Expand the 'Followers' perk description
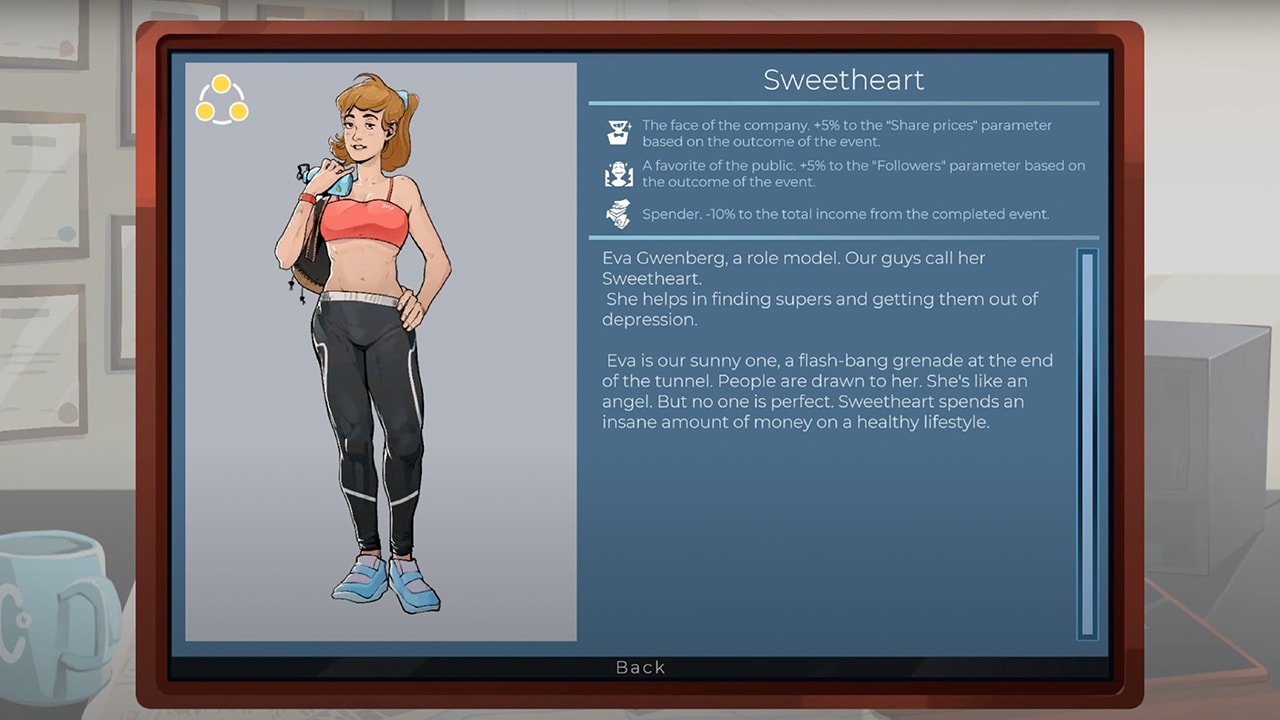The height and width of the screenshot is (720, 1280). click(x=850, y=173)
